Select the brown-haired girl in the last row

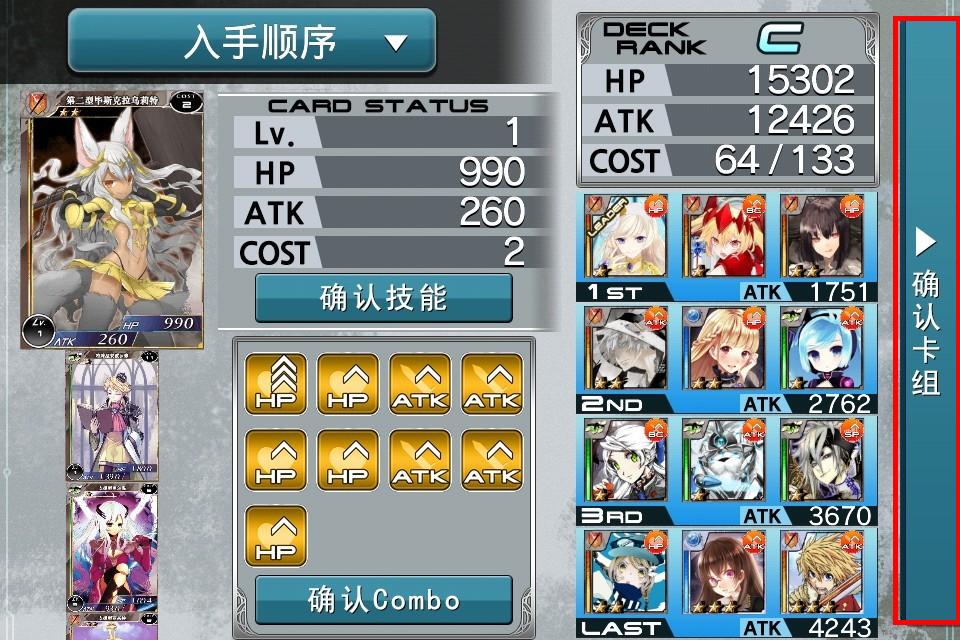coord(724,572)
